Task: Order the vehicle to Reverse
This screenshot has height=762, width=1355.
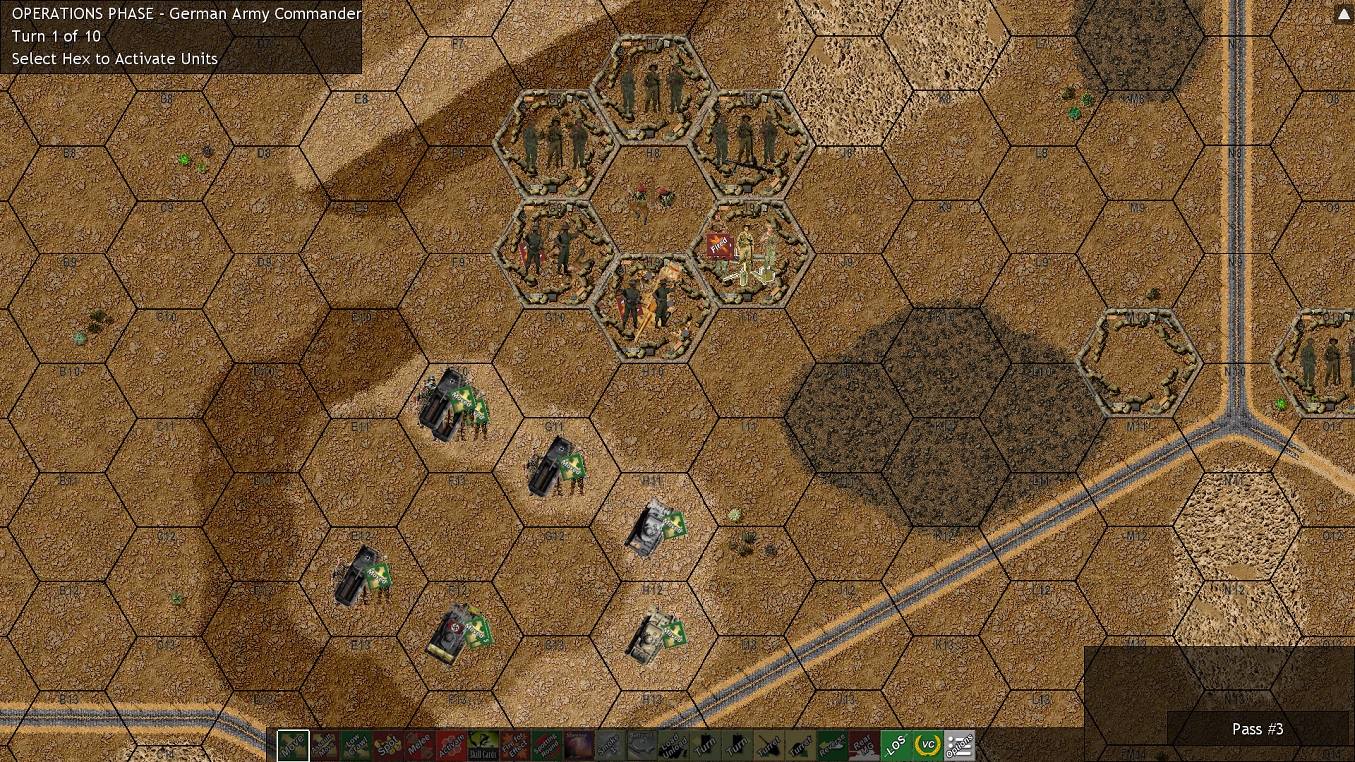Action: (x=833, y=745)
